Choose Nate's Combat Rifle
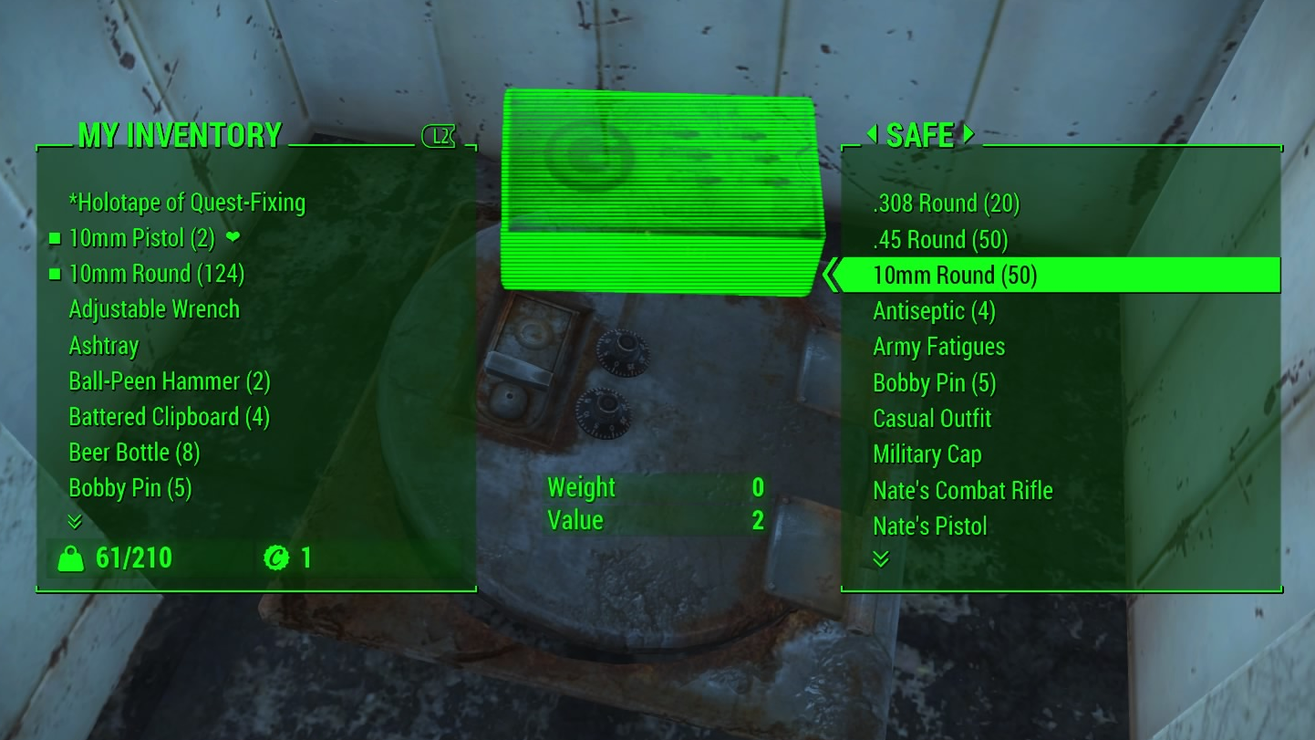 (962, 490)
